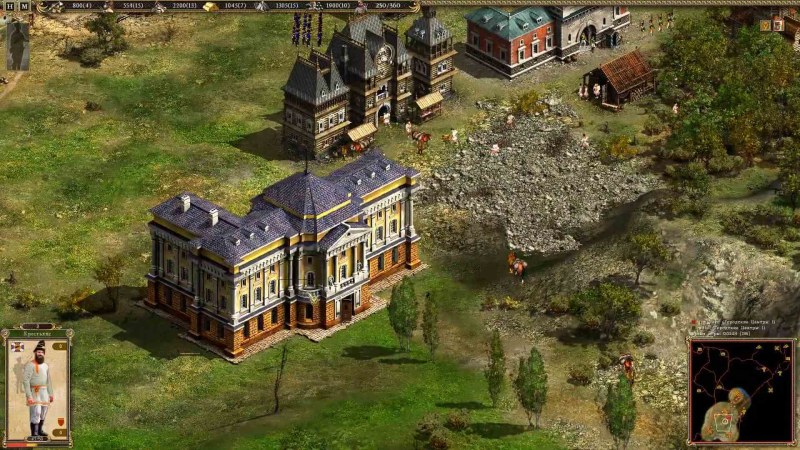
Task: Click the minimap in the corner
Action: click(x=741, y=391)
